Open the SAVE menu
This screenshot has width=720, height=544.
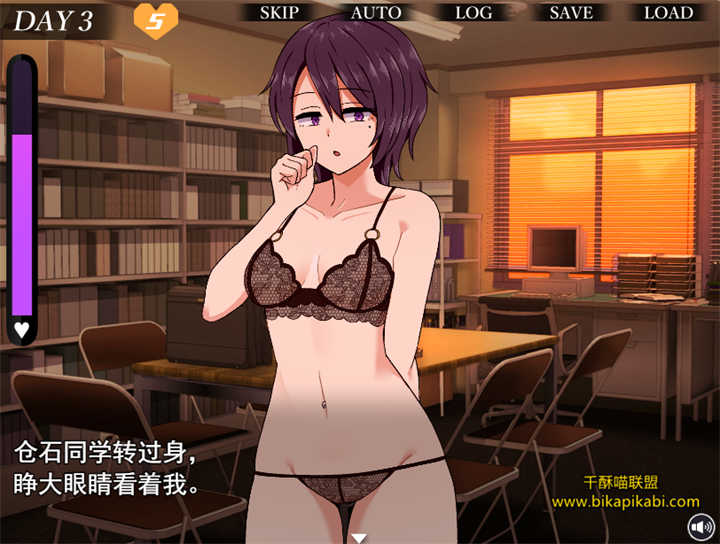[571, 13]
